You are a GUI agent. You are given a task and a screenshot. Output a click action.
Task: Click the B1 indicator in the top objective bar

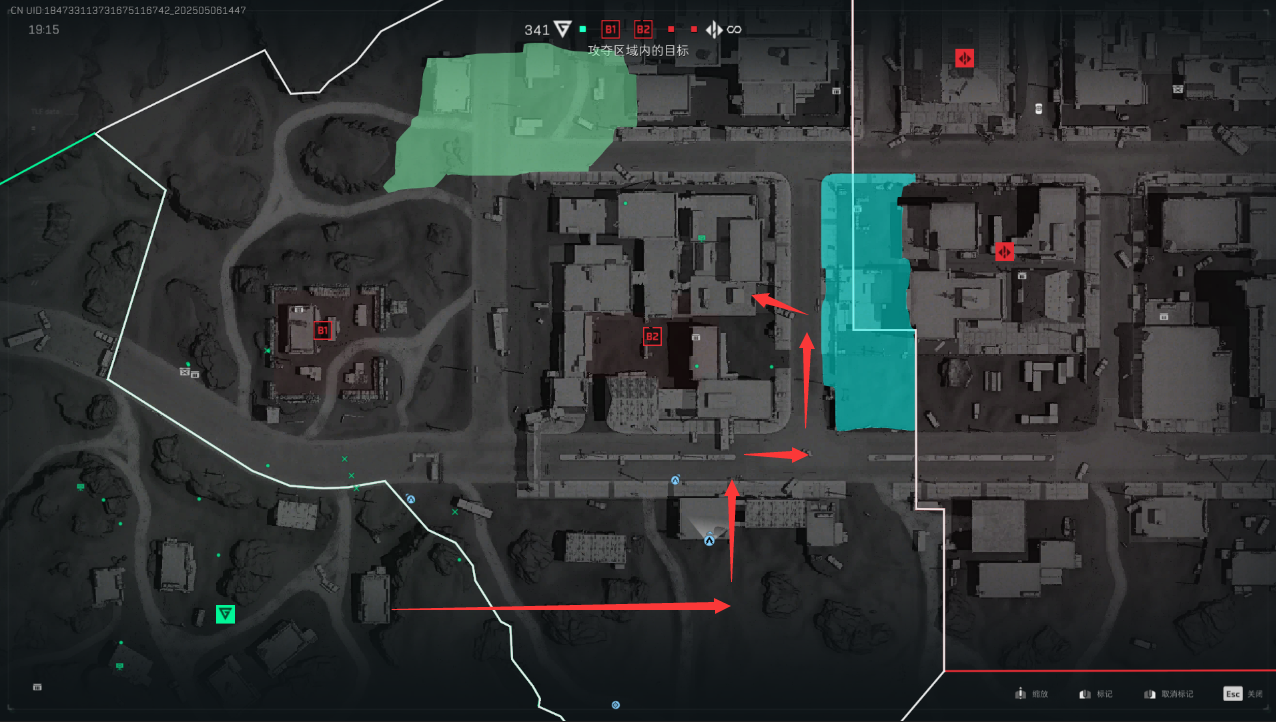point(611,30)
